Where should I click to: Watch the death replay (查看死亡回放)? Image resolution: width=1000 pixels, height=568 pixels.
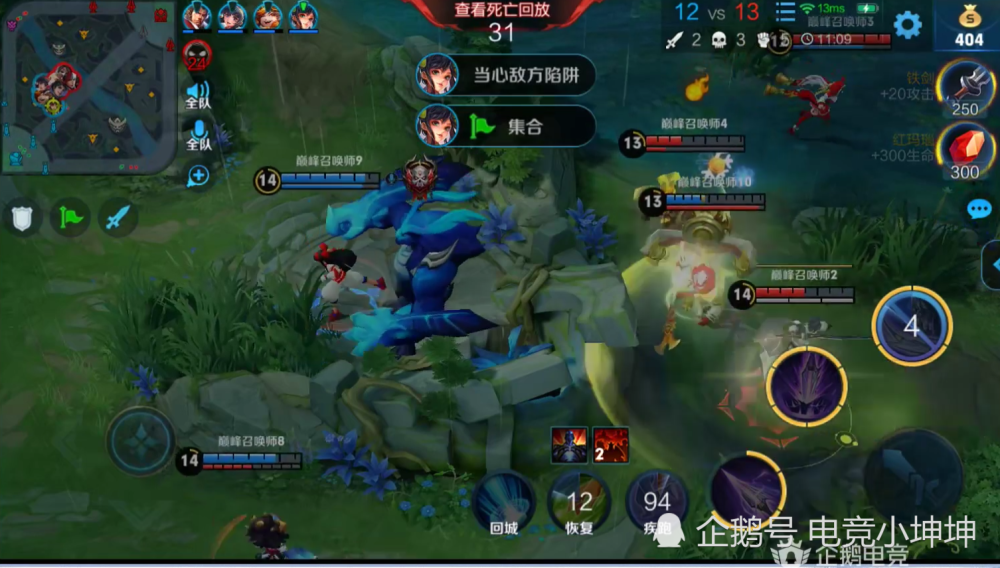click(501, 12)
